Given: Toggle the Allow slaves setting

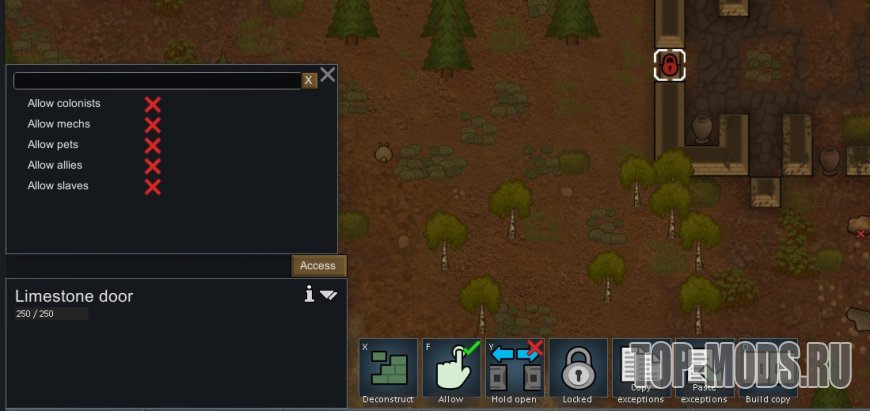Looking at the screenshot, I should point(152,187).
